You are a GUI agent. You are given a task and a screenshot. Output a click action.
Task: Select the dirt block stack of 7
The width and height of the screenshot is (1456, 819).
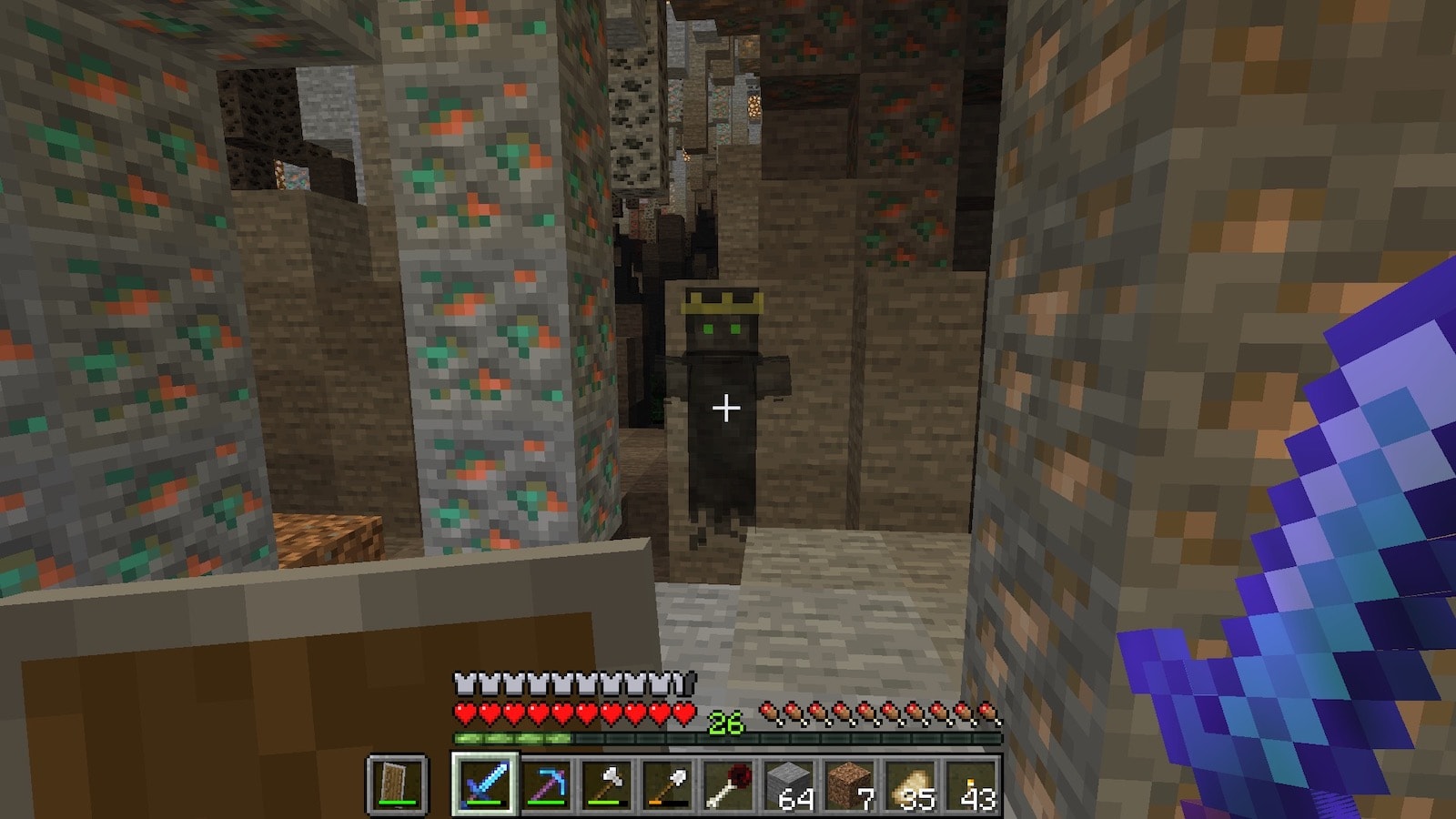tap(851, 784)
